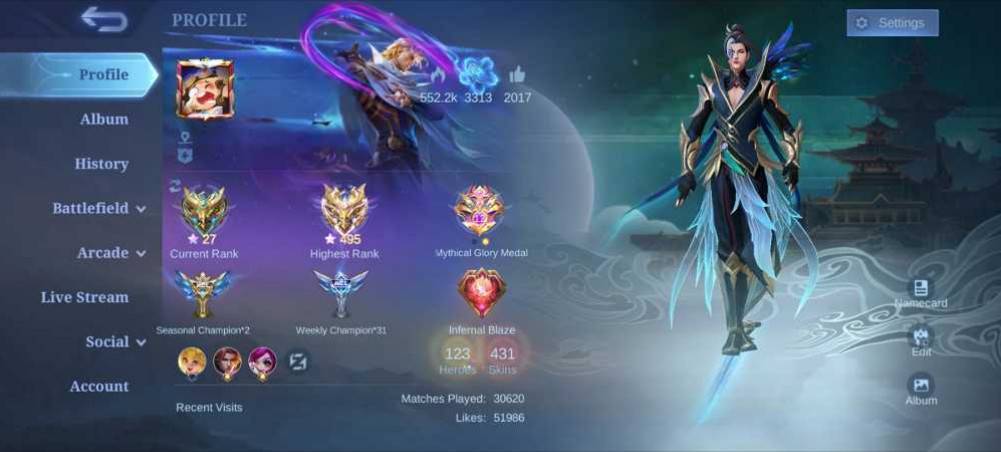The image size is (1001, 452).
Task: Expand the Battlefield menu section
Action: click(x=100, y=208)
